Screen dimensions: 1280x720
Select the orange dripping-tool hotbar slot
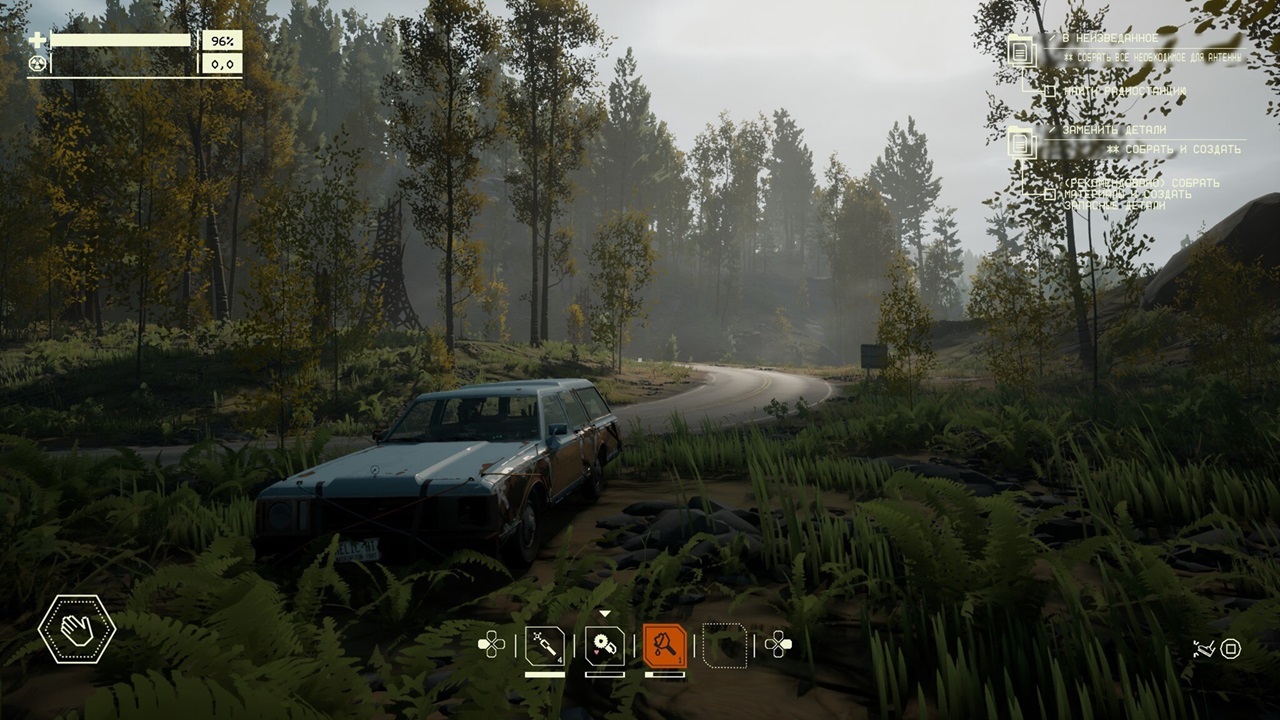click(665, 645)
